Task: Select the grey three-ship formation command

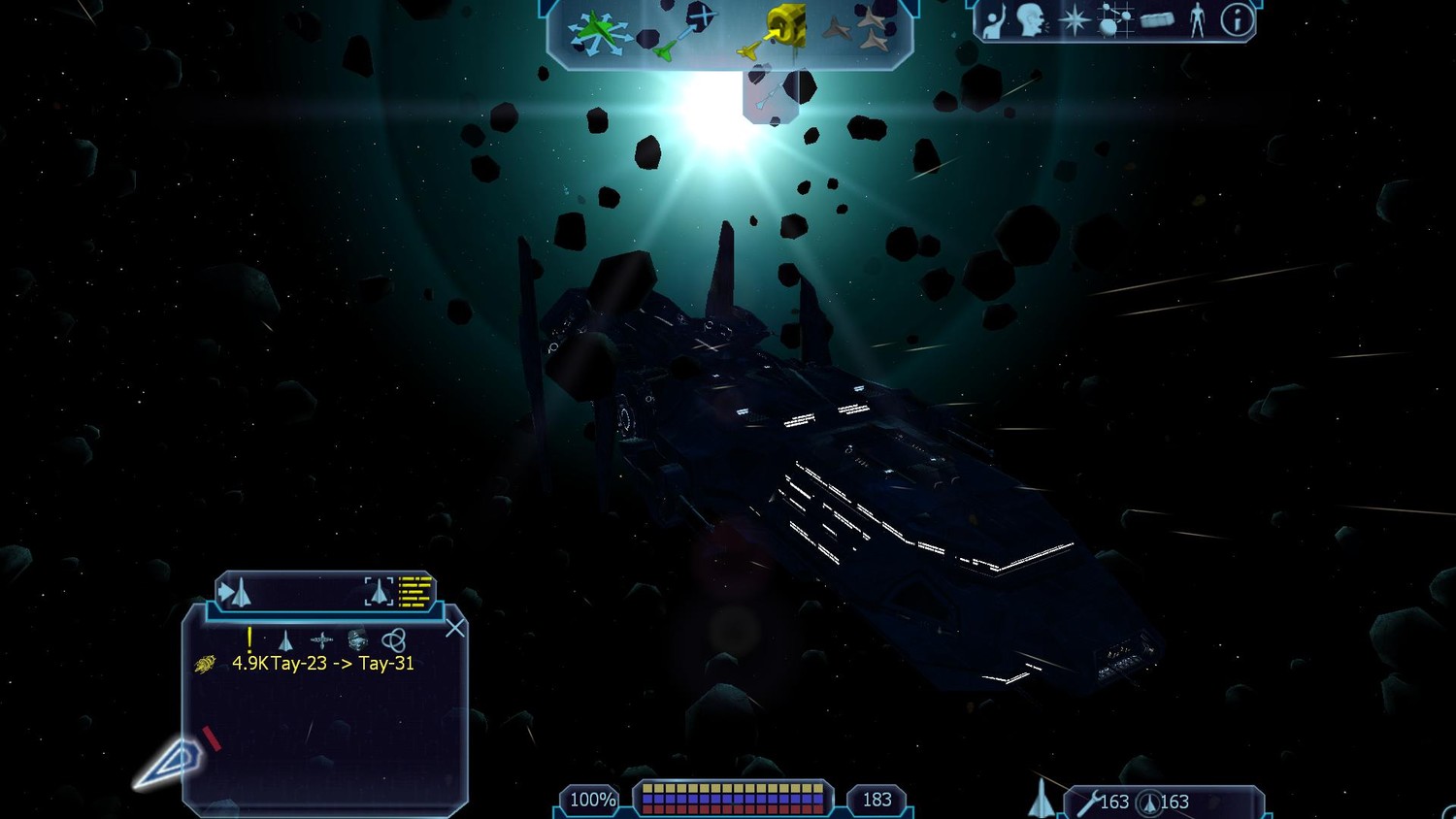Action: coord(858,31)
